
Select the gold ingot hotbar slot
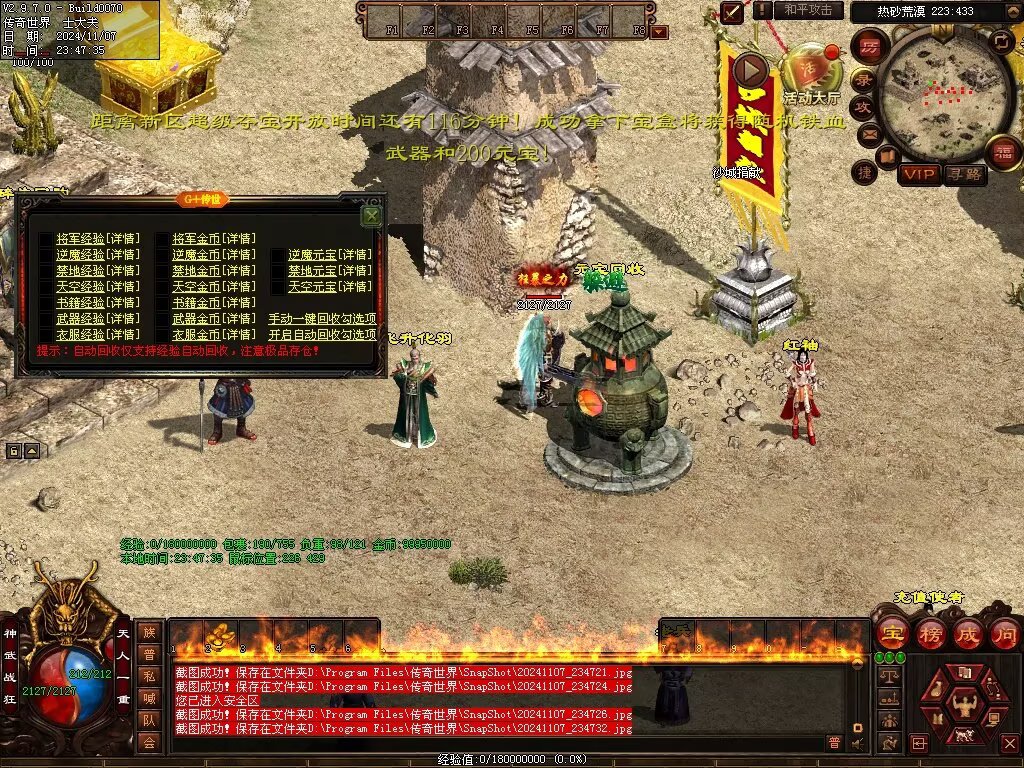click(x=221, y=636)
